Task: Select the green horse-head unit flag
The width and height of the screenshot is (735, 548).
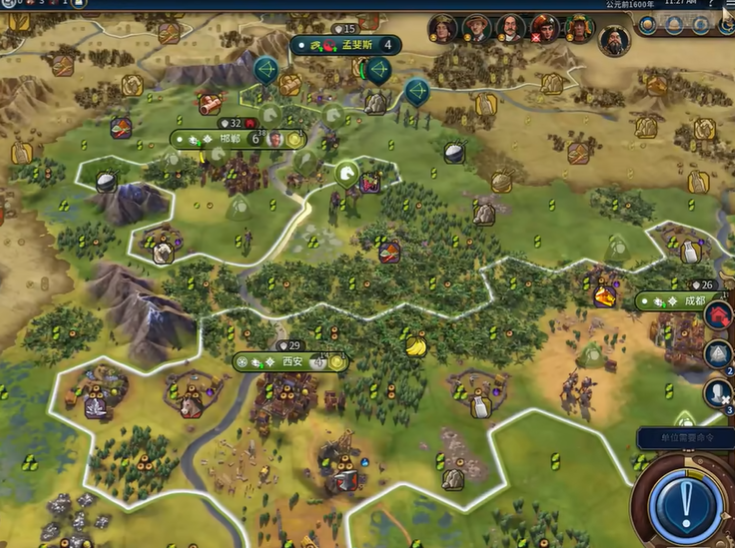Action: coord(346,175)
